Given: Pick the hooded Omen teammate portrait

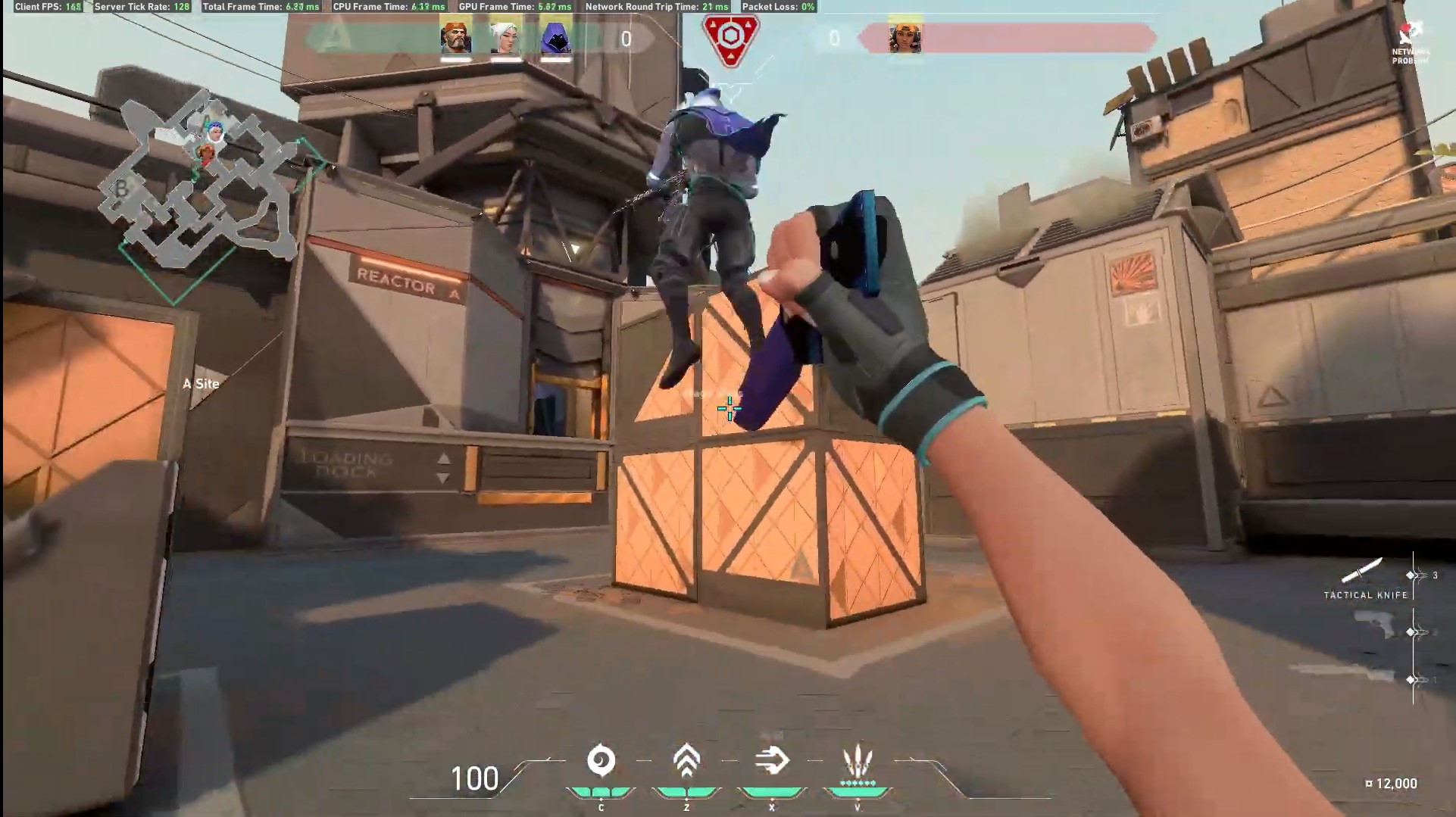Looking at the screenshot, I should click(x=556, y=37).
